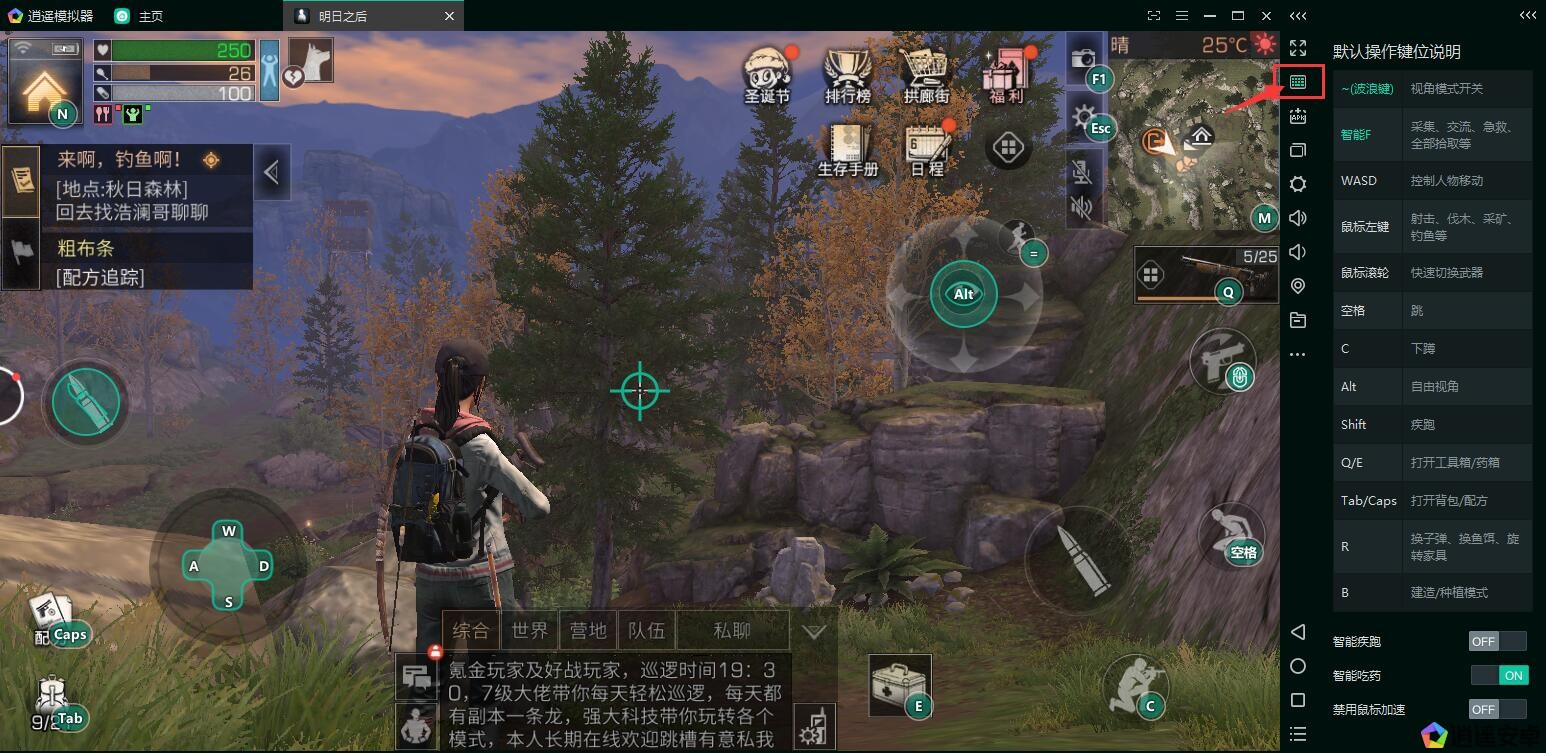Select the rifle weapon slot
This screenshot has width=1546, height=753.
click(x=1206, y=274)
